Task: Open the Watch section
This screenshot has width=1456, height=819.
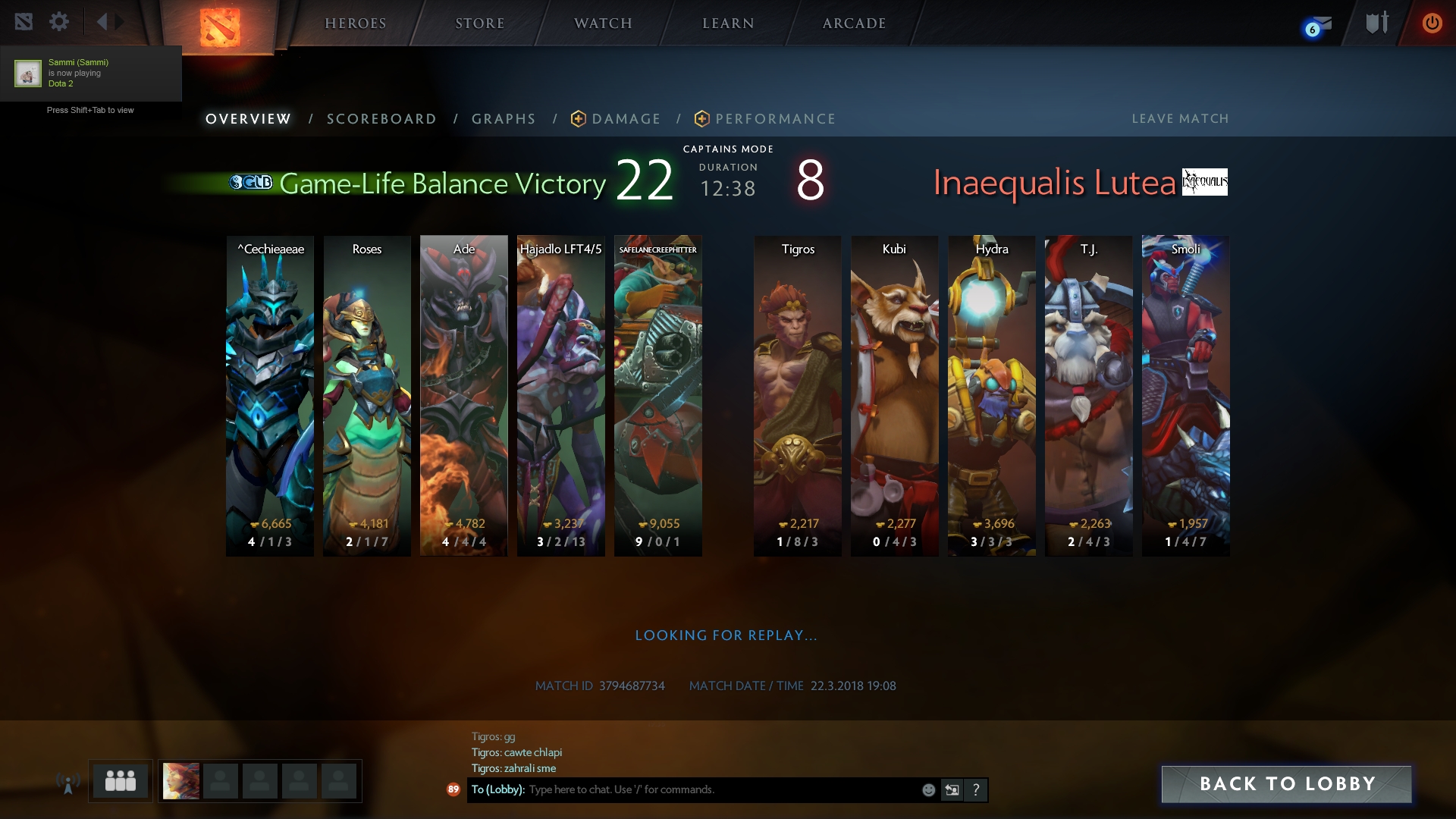Action: [603, 24]
